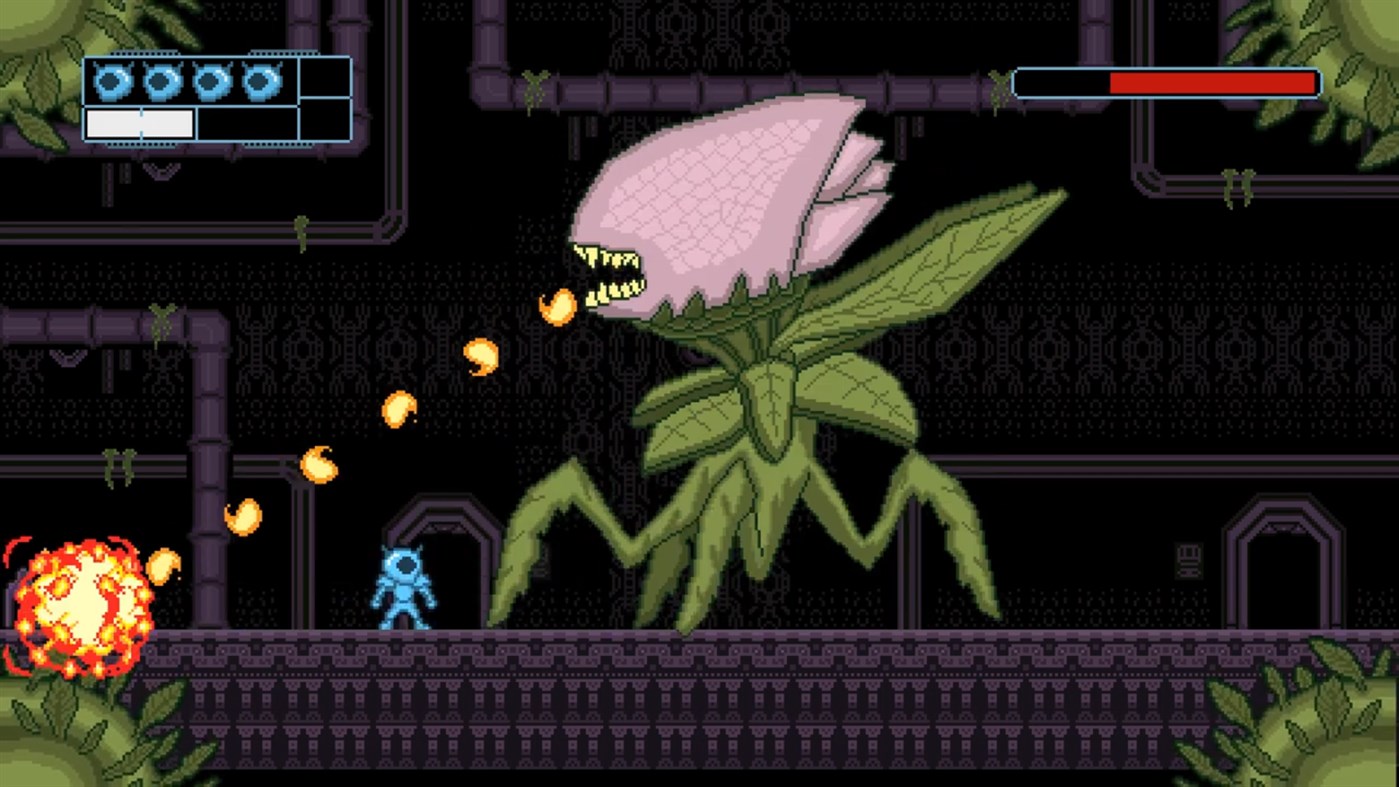The height and width of the screenshot is (787, 1399).
Task: Select the second blue alien life icon
Action: point(160,80)
